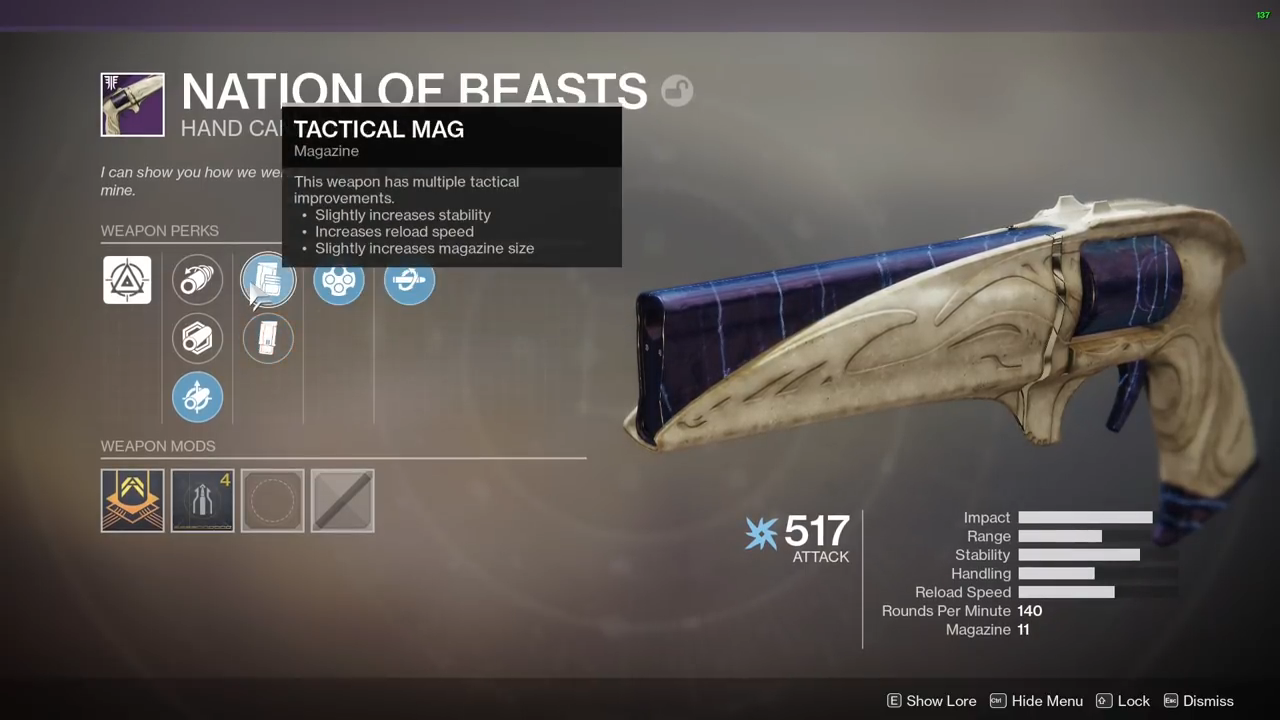Click the Nation of Beasts weapon thumbnail
Image resolution: width=1280 pixels, height=720 pixels.
click(133, 104)
